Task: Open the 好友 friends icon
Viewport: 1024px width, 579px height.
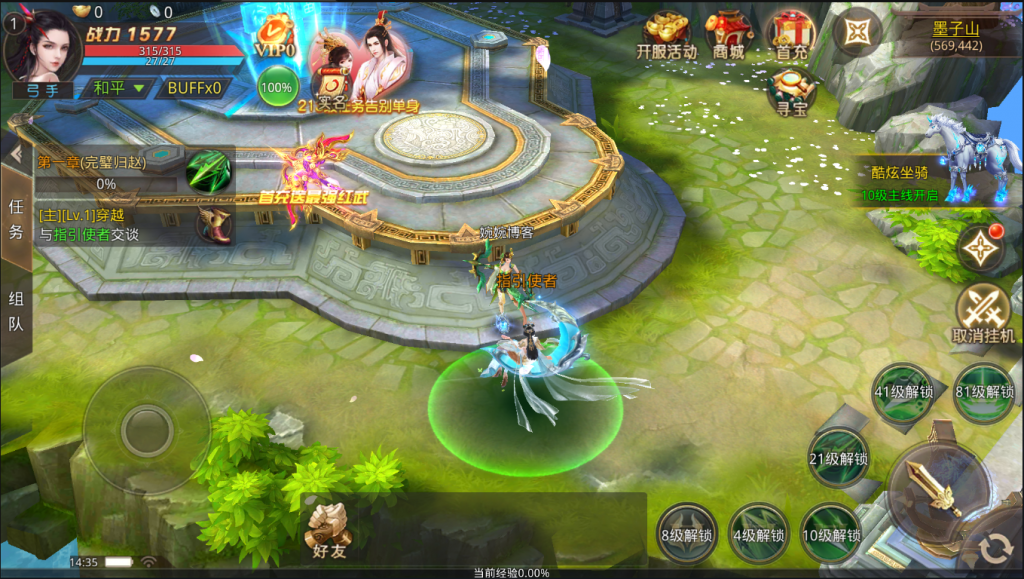Action: [327, 529]
